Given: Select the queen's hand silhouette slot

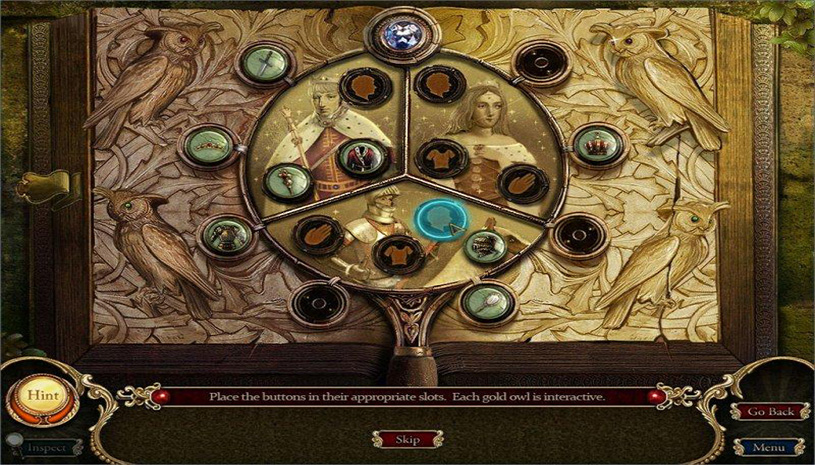Looking at the screenshot, I should coord(523,183).
